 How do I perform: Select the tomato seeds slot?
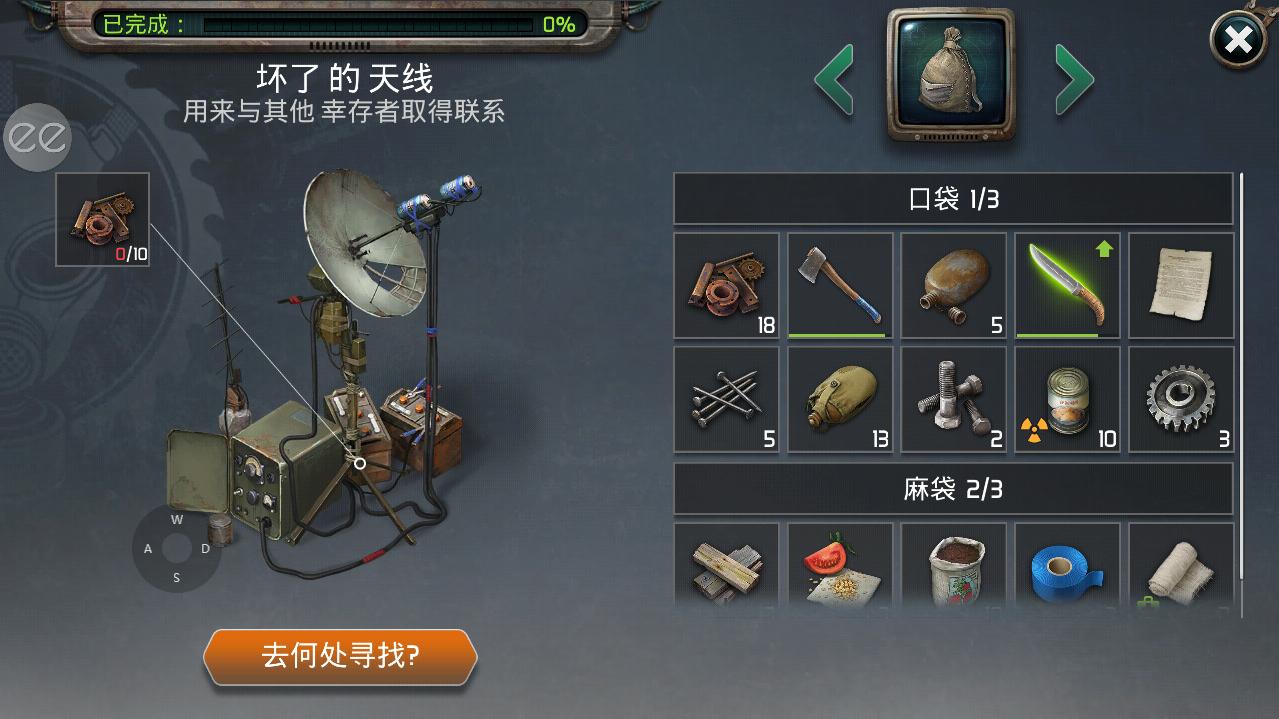(840, 566)
